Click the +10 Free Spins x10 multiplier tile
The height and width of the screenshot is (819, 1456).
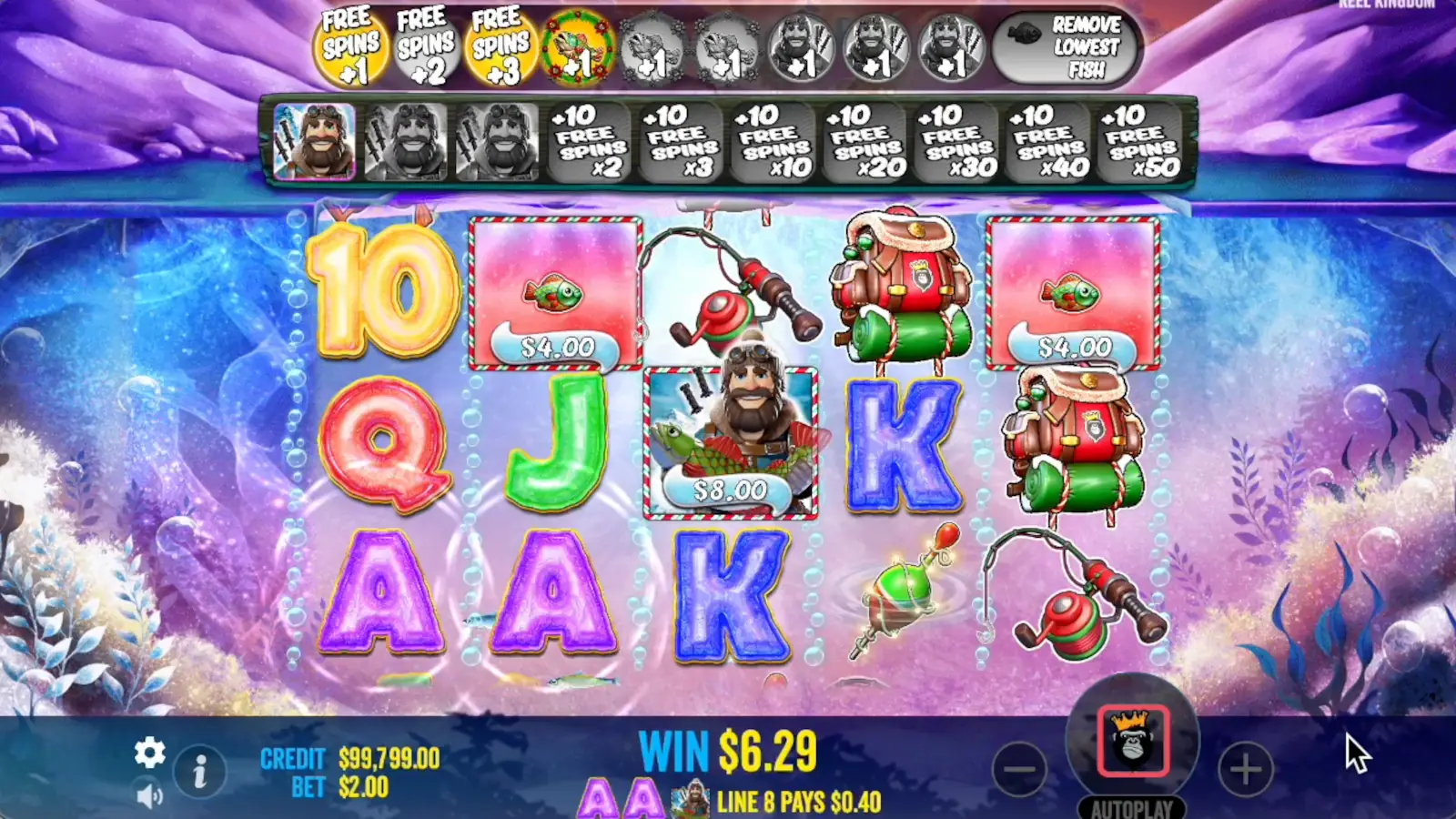[x=774, y=141]
